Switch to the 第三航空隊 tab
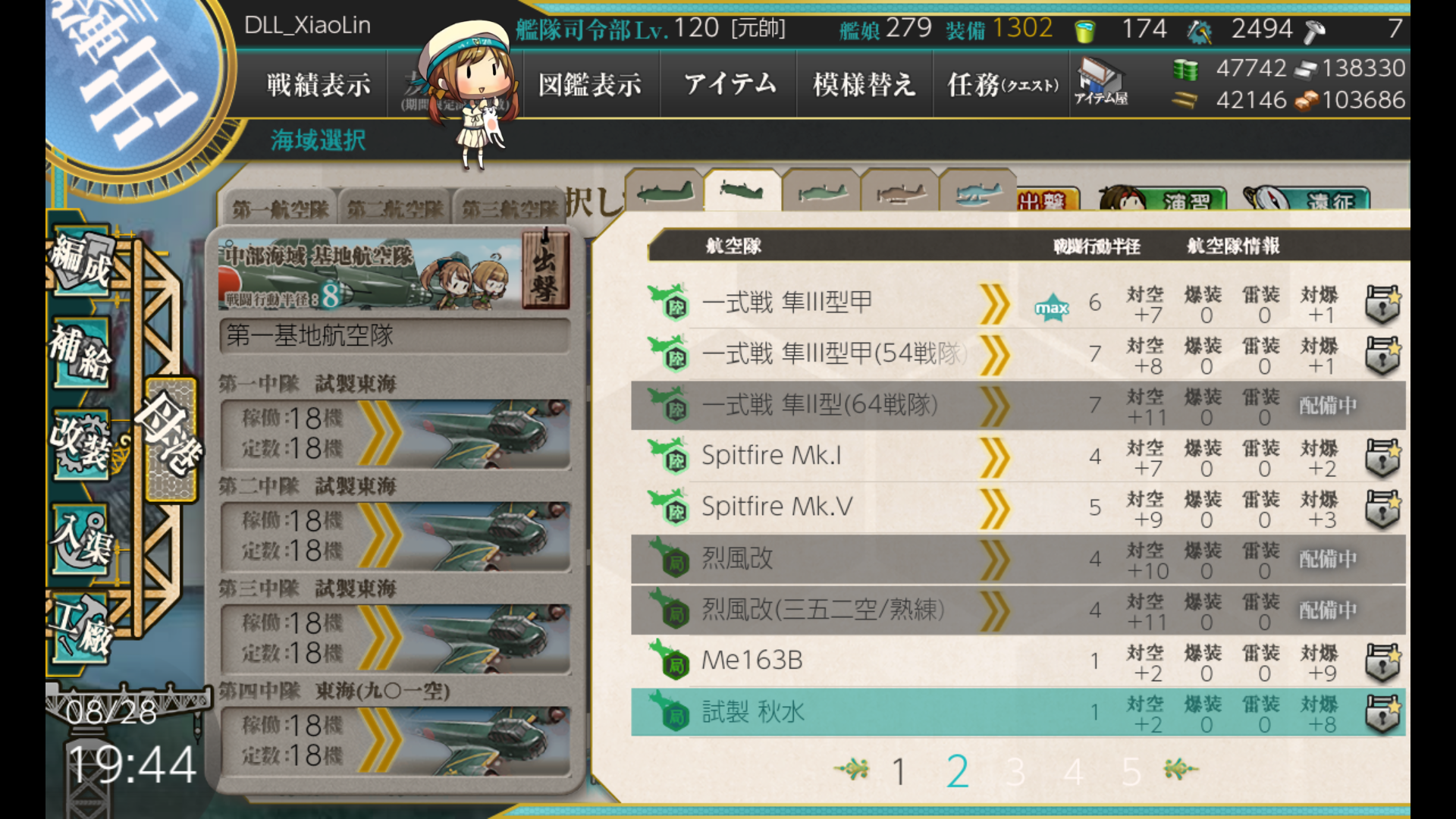The height and width of the screenshot is (819, 1456). [x=510, y=209]
